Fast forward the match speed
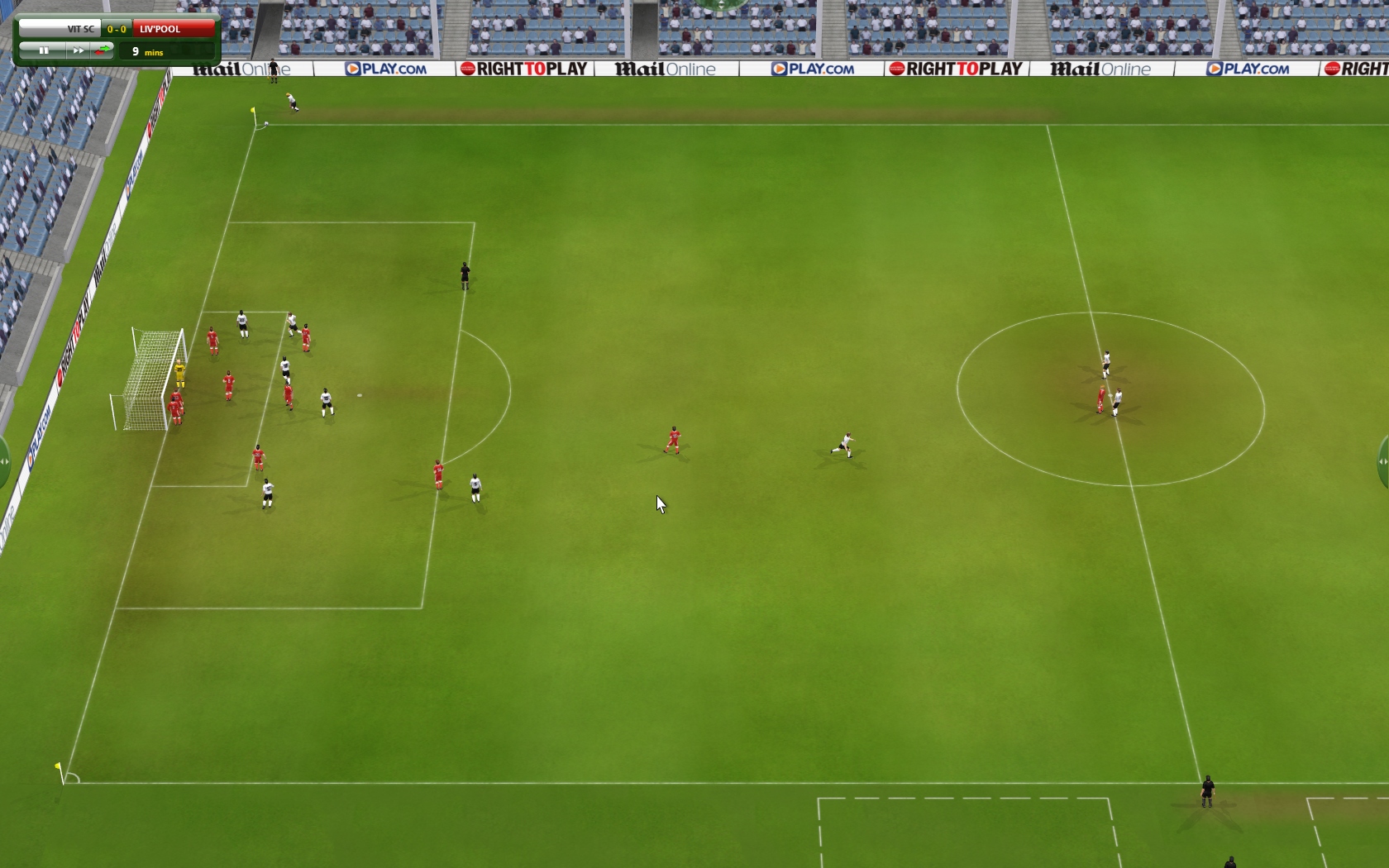Image resolution: width=1389 pixels, height=868 pixels. (78, 50)
